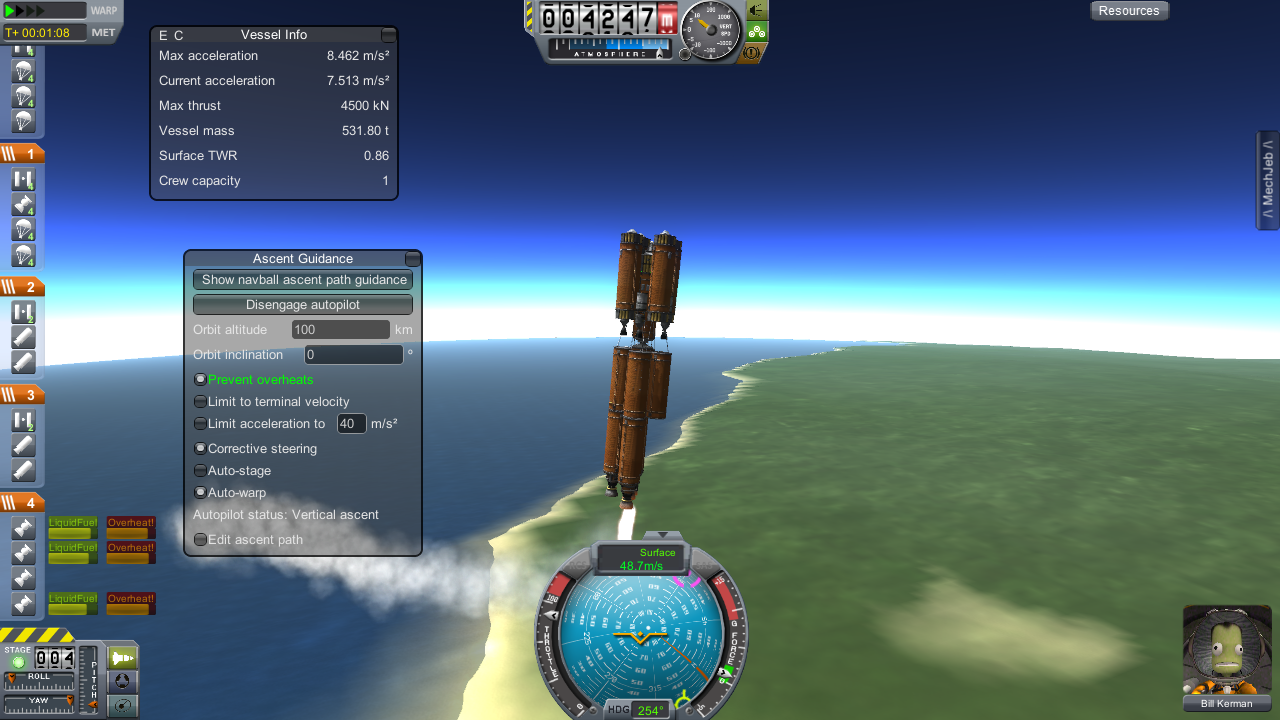Enable the Auto-stage option
The height and width of the screenshot is (720, 1280).
[201, 471]
